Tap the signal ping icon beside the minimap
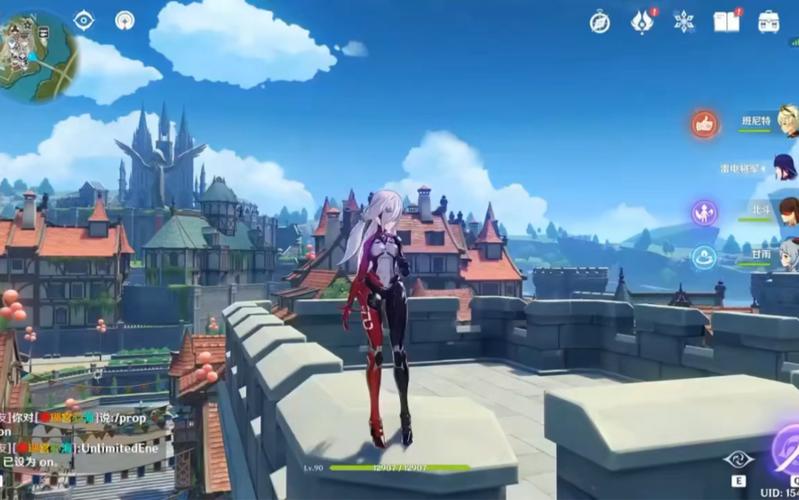This screenshot has width=799, height=500. click(125, 20)
